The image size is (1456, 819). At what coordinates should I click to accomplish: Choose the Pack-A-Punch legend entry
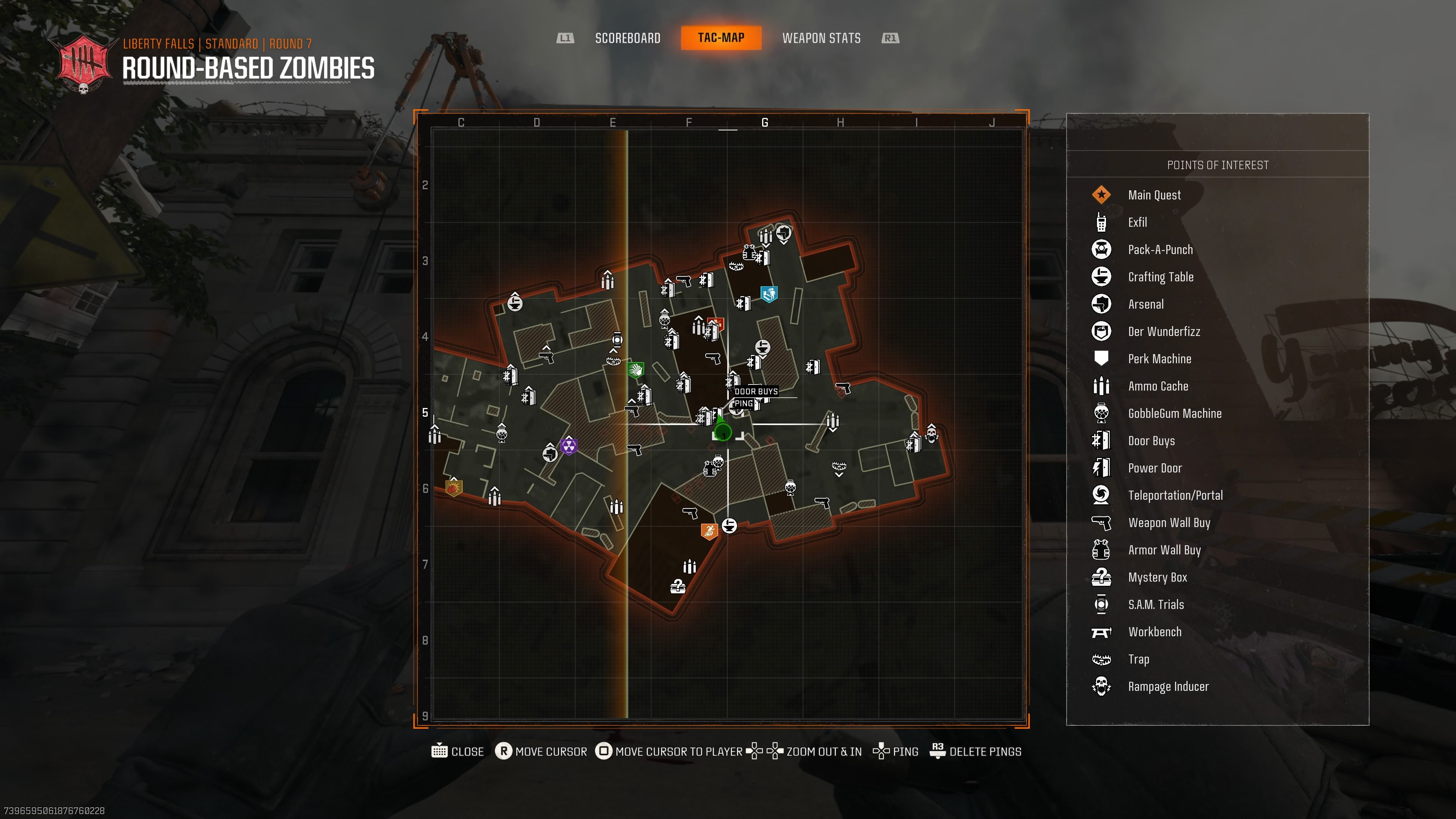(1160, 249)
